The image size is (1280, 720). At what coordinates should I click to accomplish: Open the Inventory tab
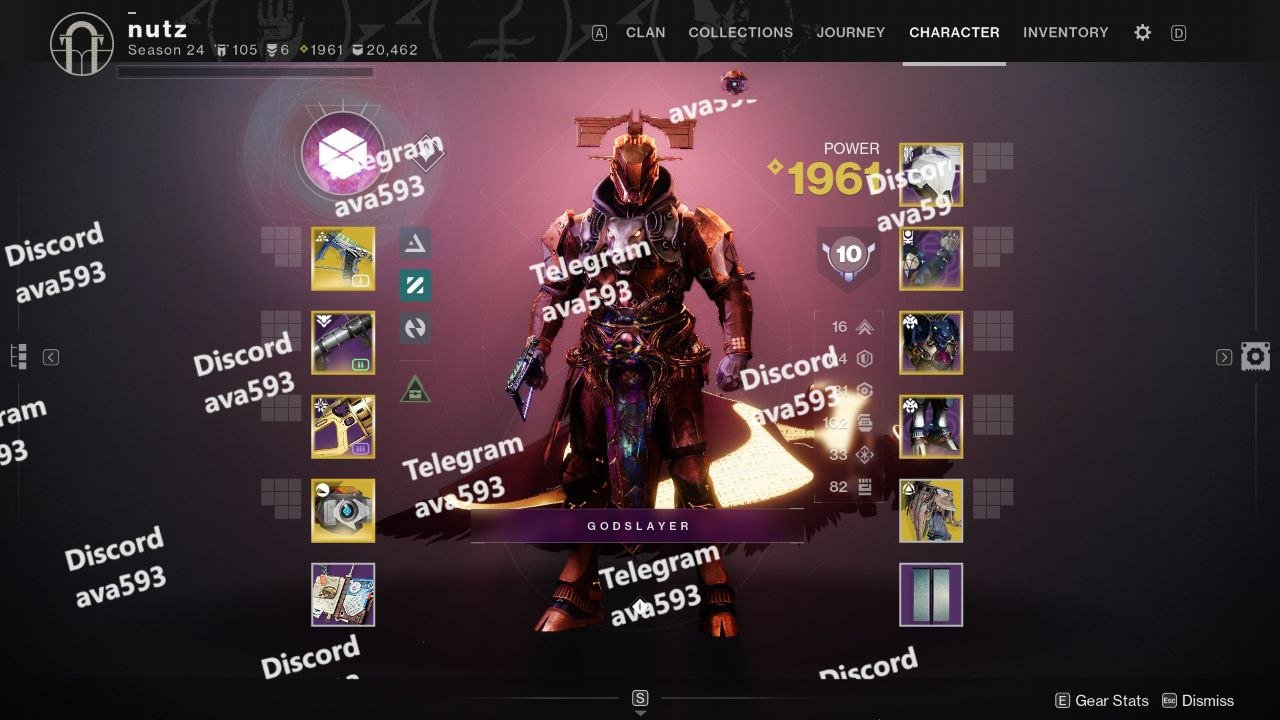point(1065,32)
